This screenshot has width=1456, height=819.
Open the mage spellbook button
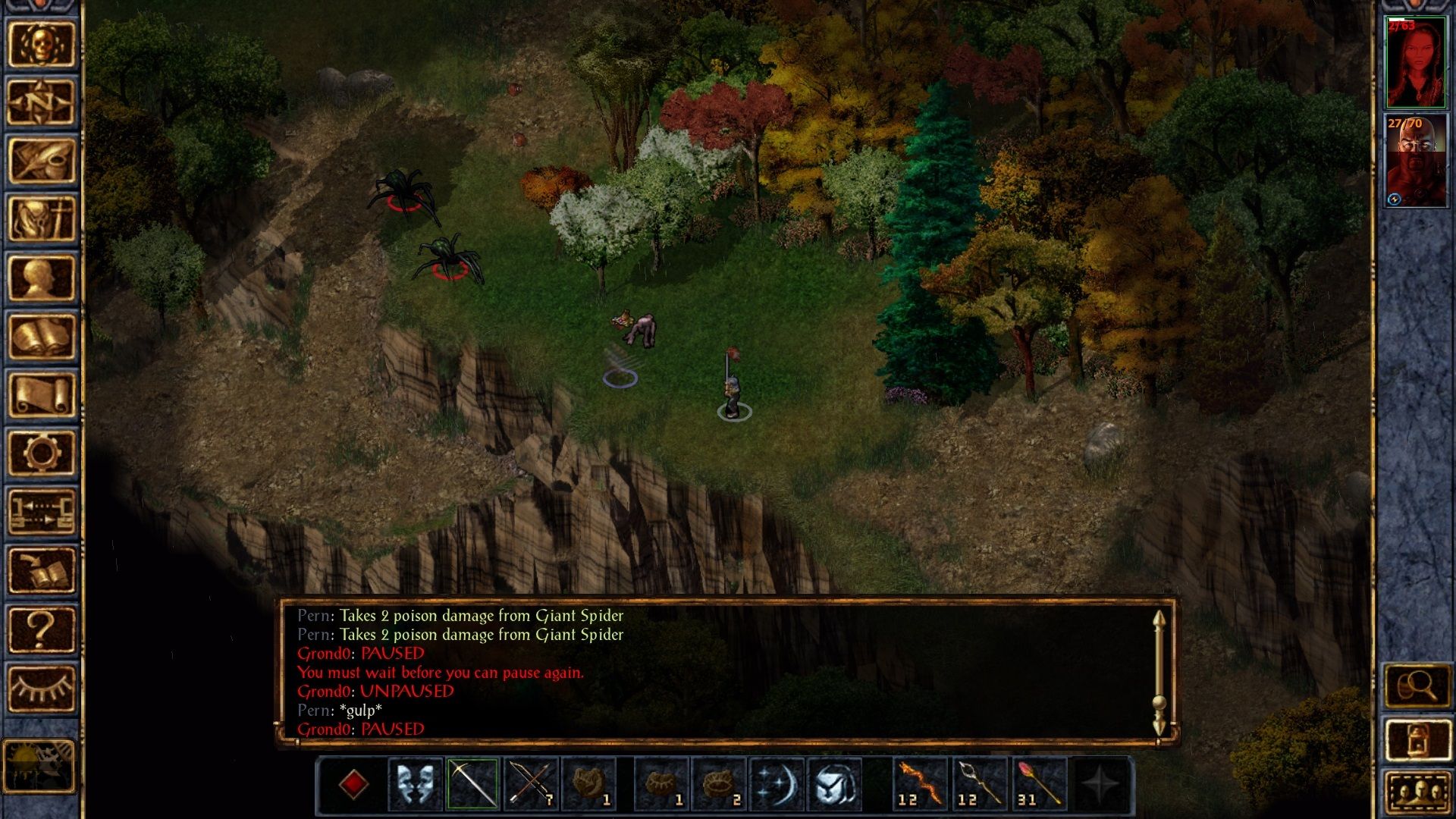[42, 336]
